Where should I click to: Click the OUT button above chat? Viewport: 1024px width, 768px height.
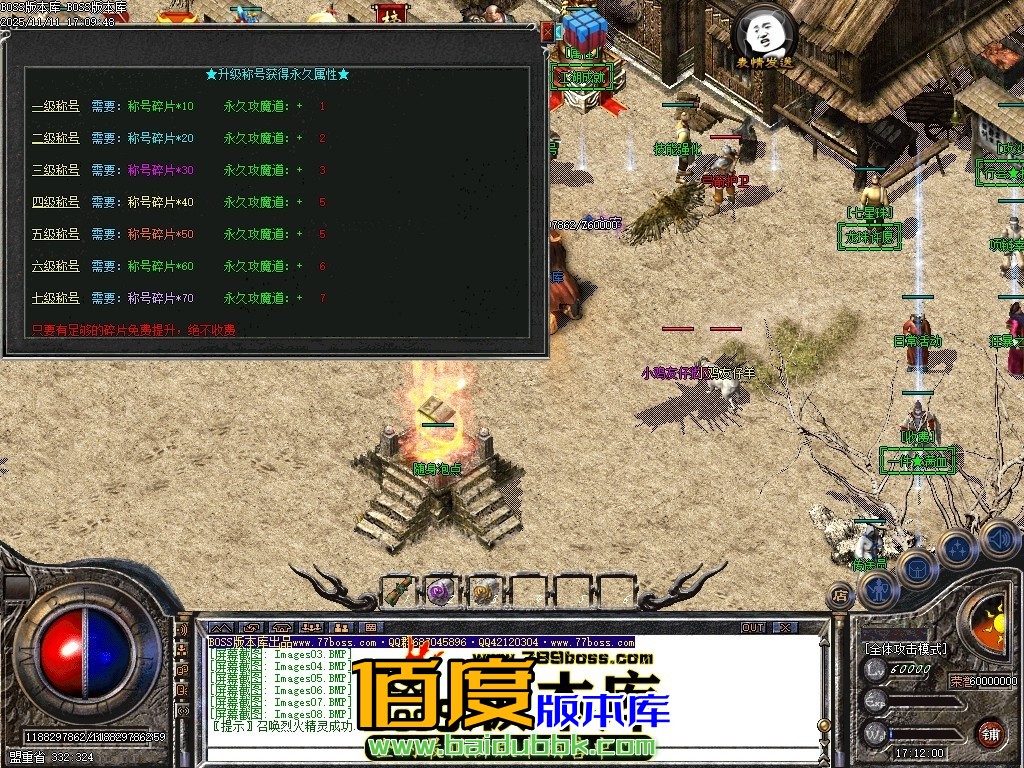pos(753,628)
